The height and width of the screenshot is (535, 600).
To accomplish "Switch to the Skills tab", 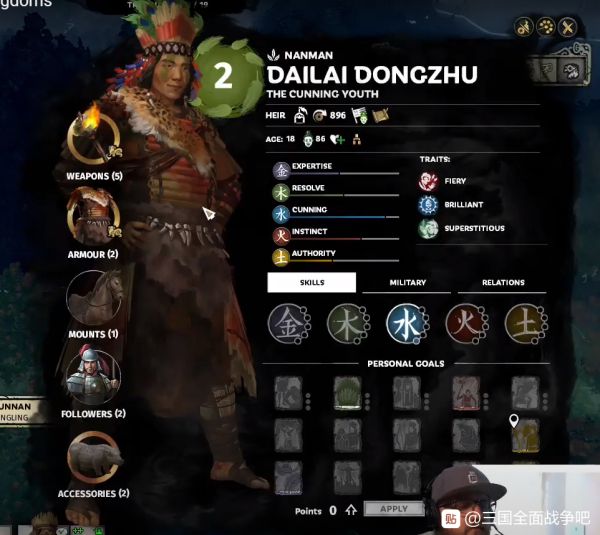I will (311, 283).
